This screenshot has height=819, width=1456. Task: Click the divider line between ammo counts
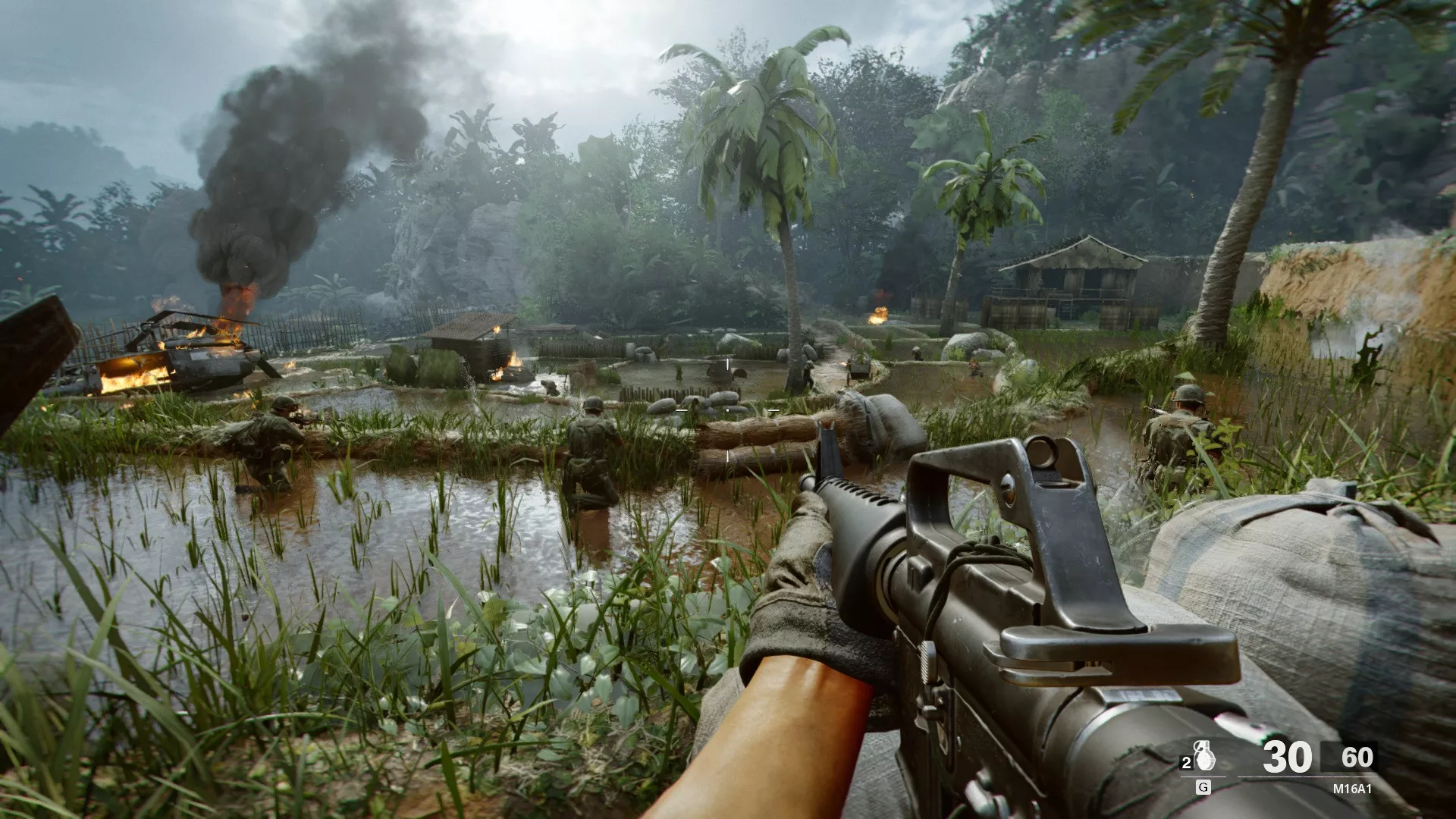(x=1323, y=757)
